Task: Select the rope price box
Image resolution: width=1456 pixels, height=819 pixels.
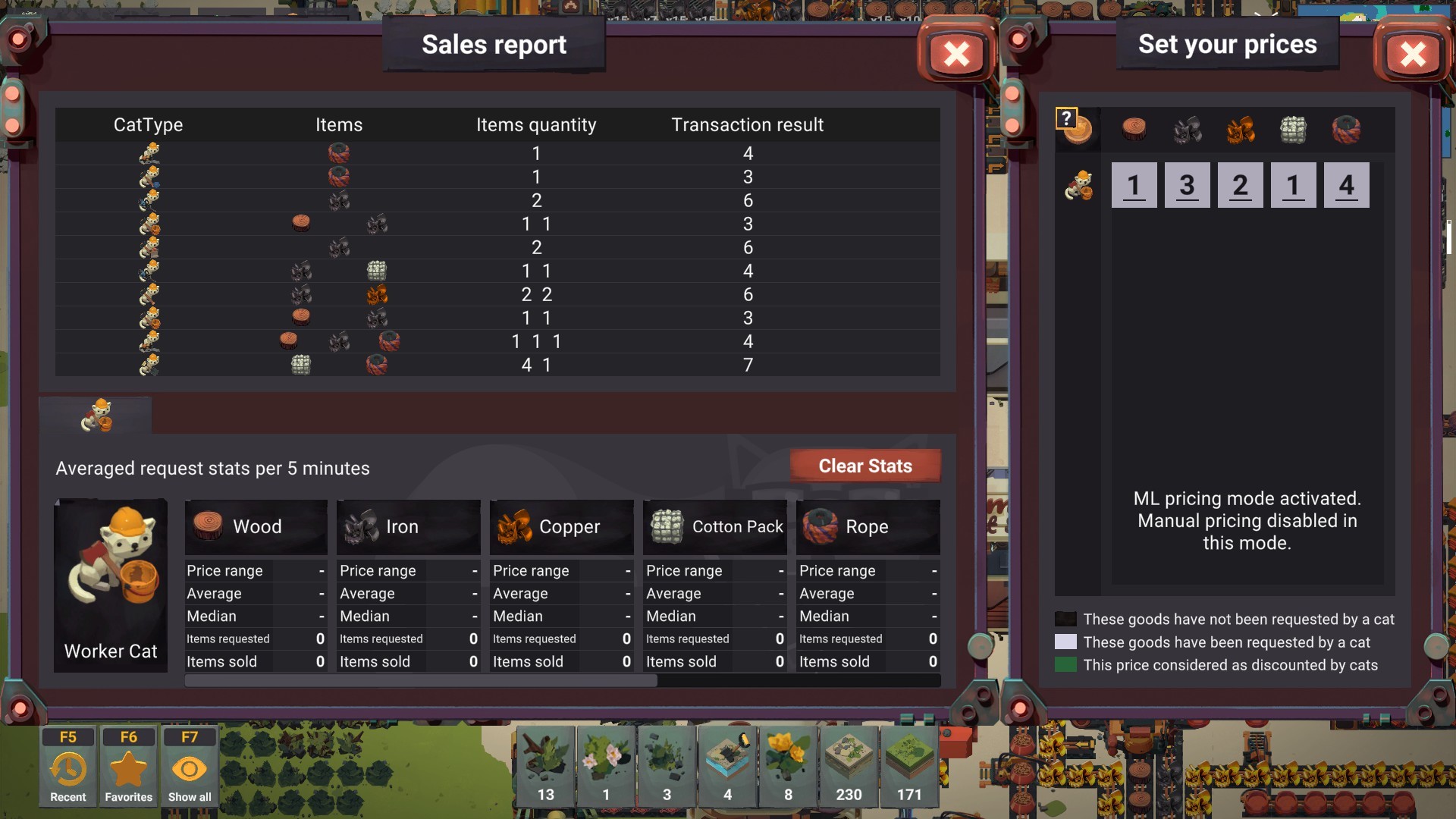Action: coord(1346,185)
